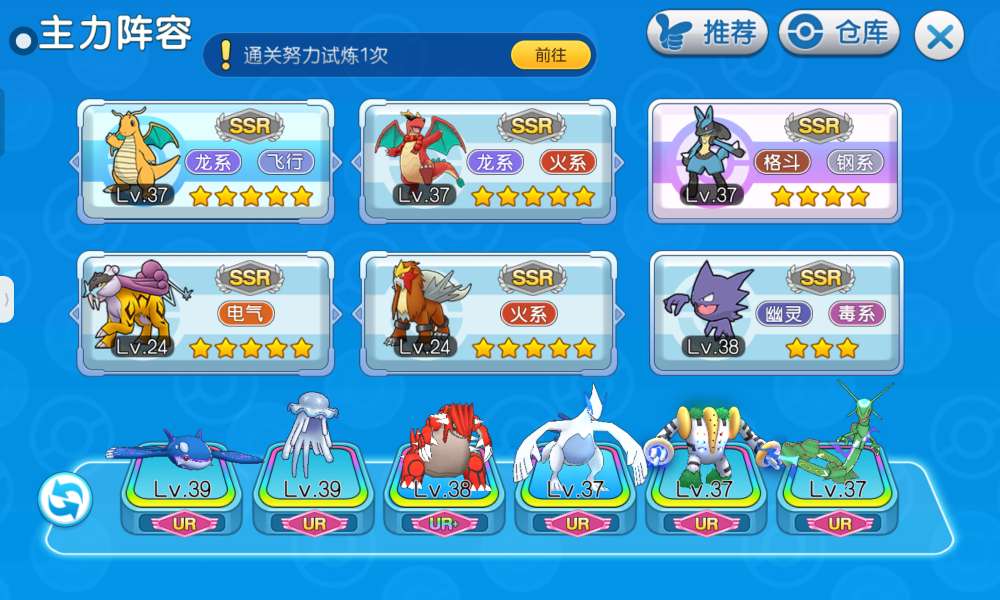Select the jellyfish Nihilego UR slot
The image size is (1000, 600).
314,490
